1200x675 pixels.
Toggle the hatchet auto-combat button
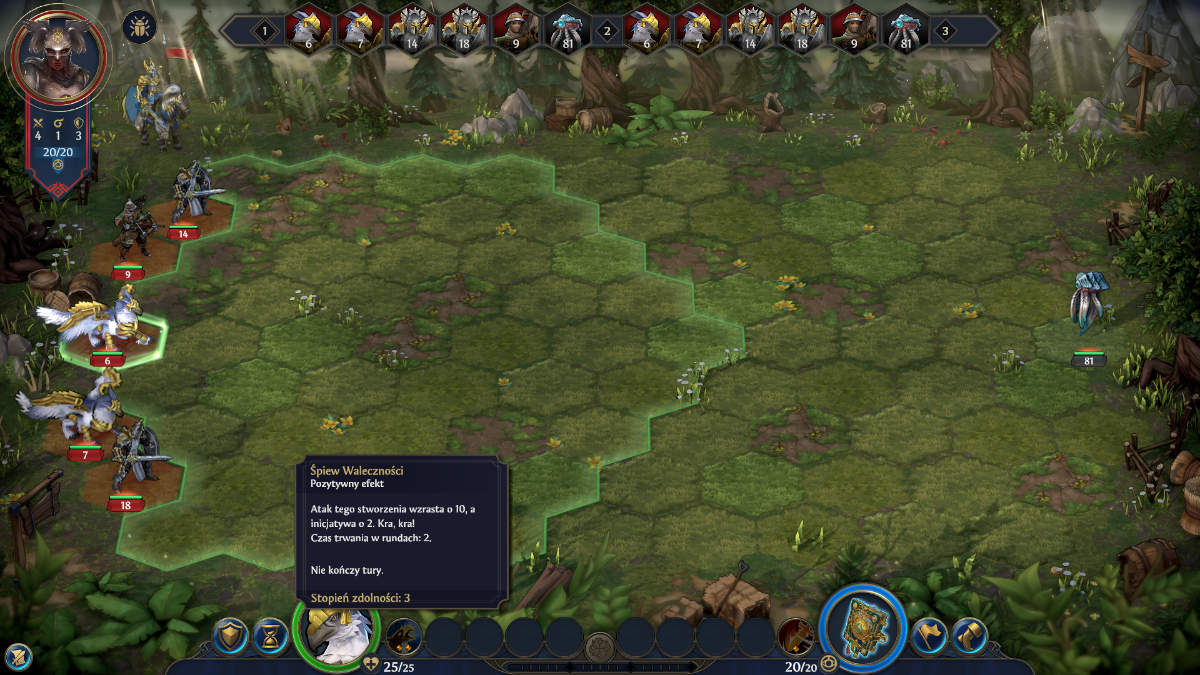click(x=969, y=634)
